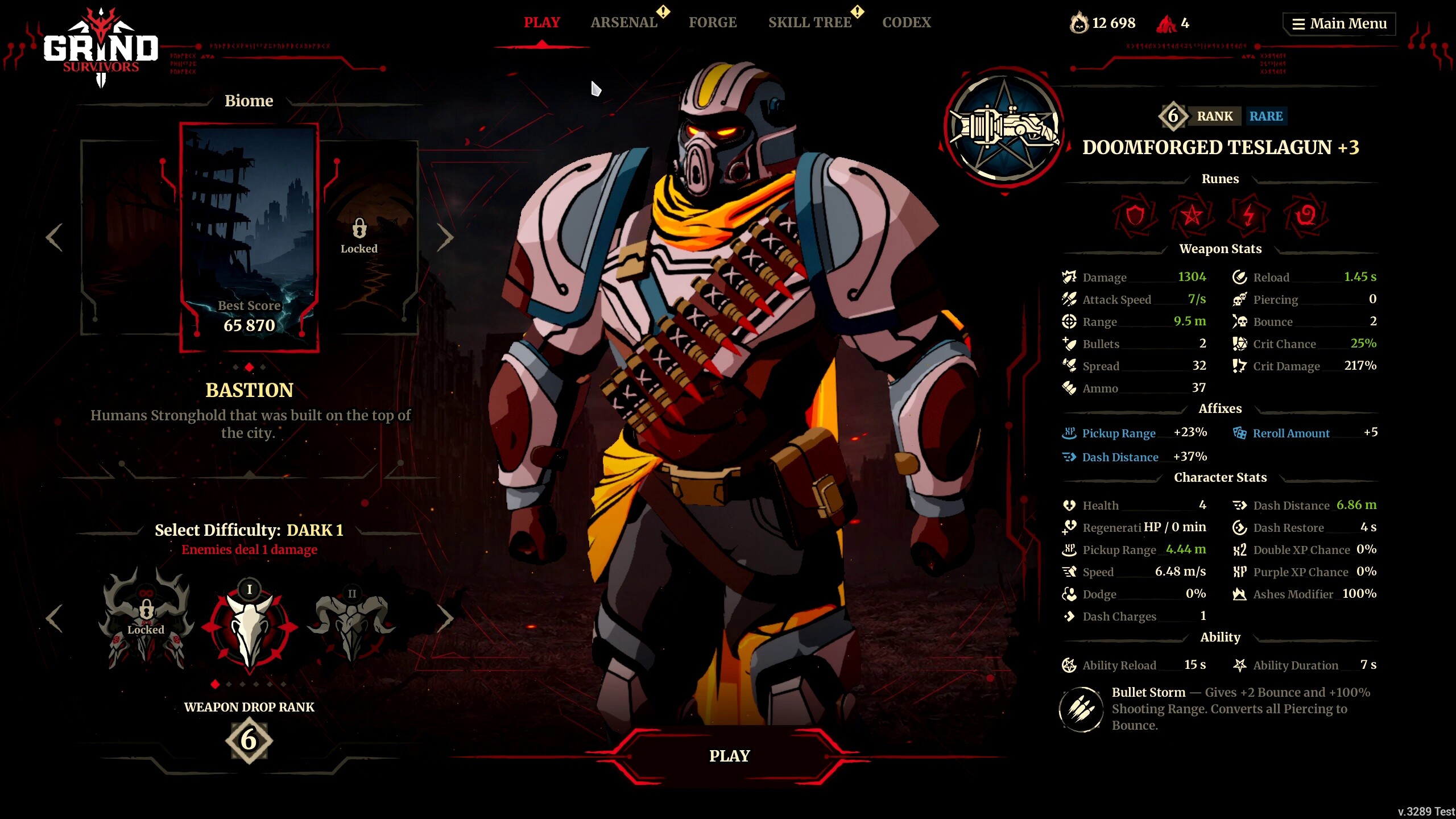The height and width of the screenshot is (819, 1456).
Task: Click the locked infinity difficulty skull
Action: [146, 626]
